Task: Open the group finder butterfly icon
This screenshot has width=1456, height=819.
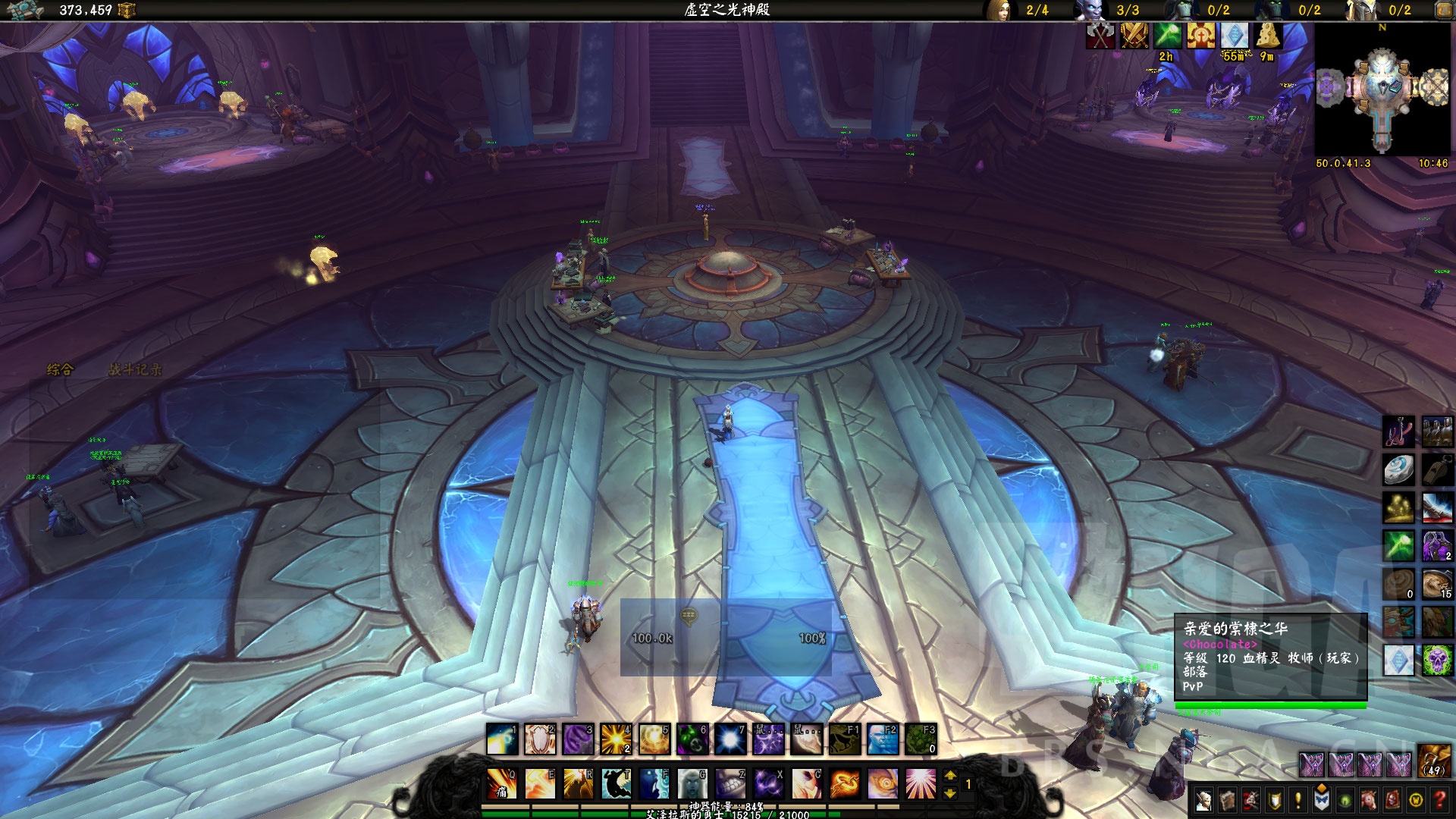Action: [1321, 800]
